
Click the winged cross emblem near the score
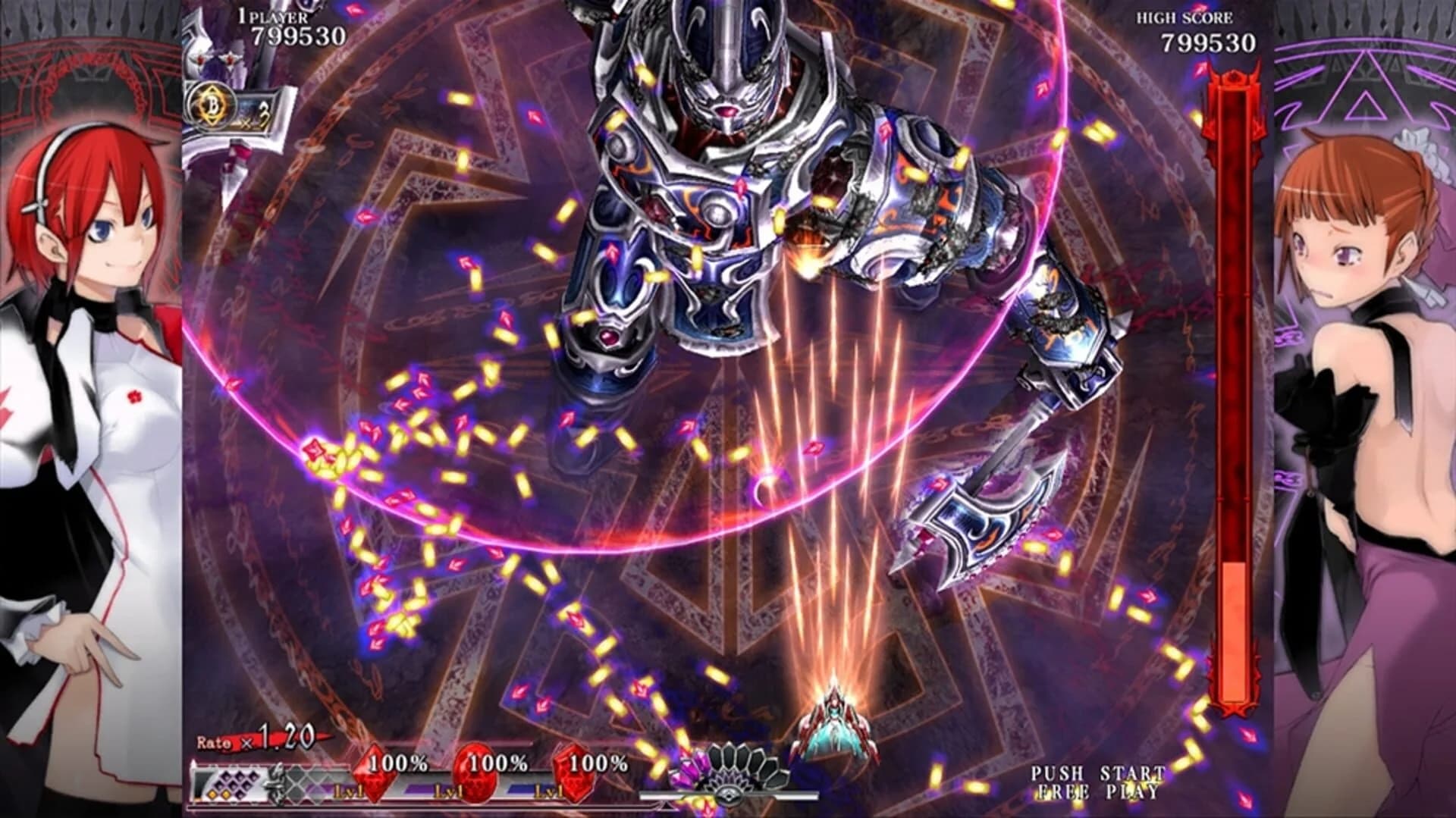tap(231, 59)
